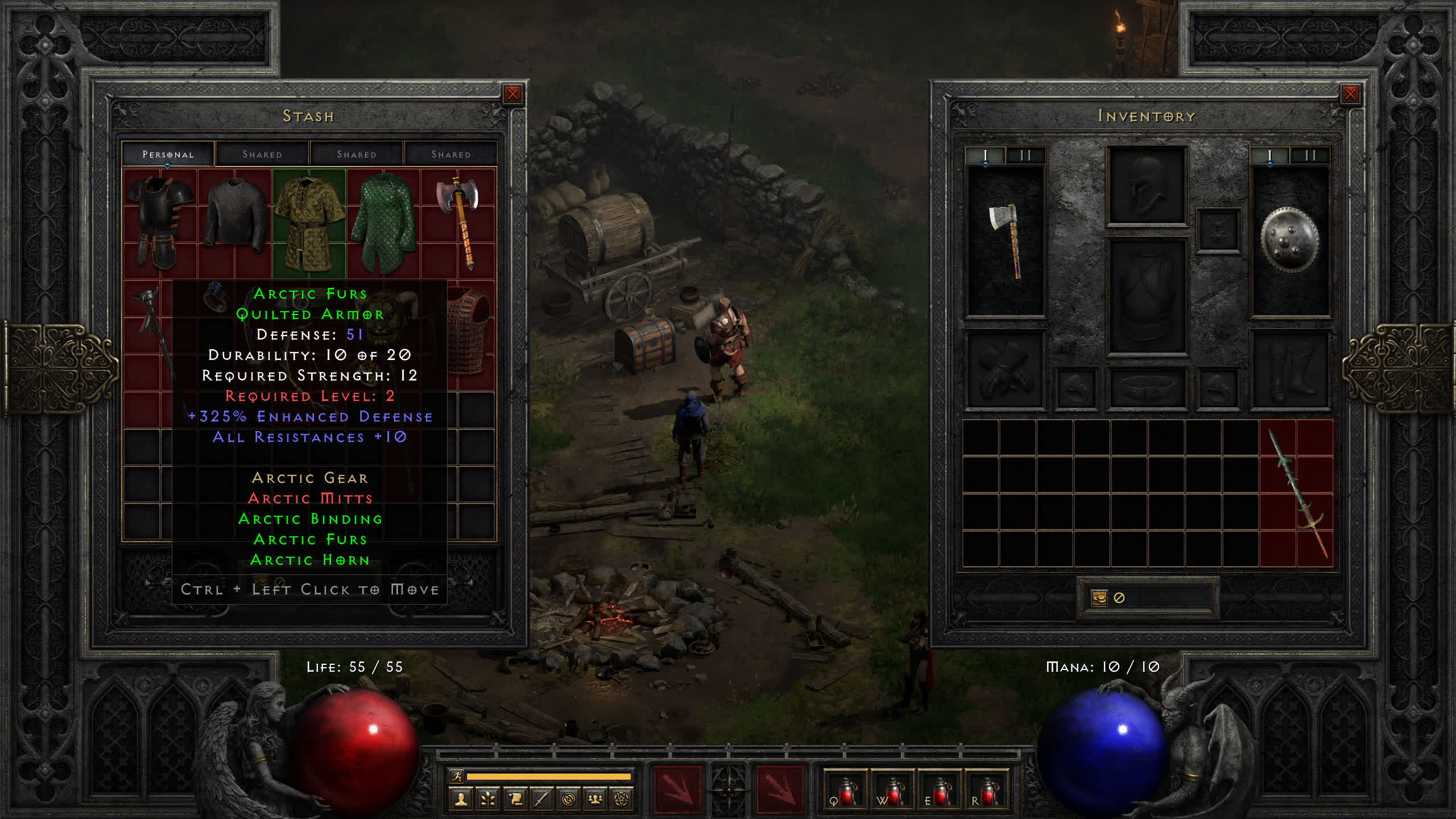The width and height of the screenshot is (1456, 819).
Task: Switch to the Personal stash tab
Action: [x=168, y=154]
